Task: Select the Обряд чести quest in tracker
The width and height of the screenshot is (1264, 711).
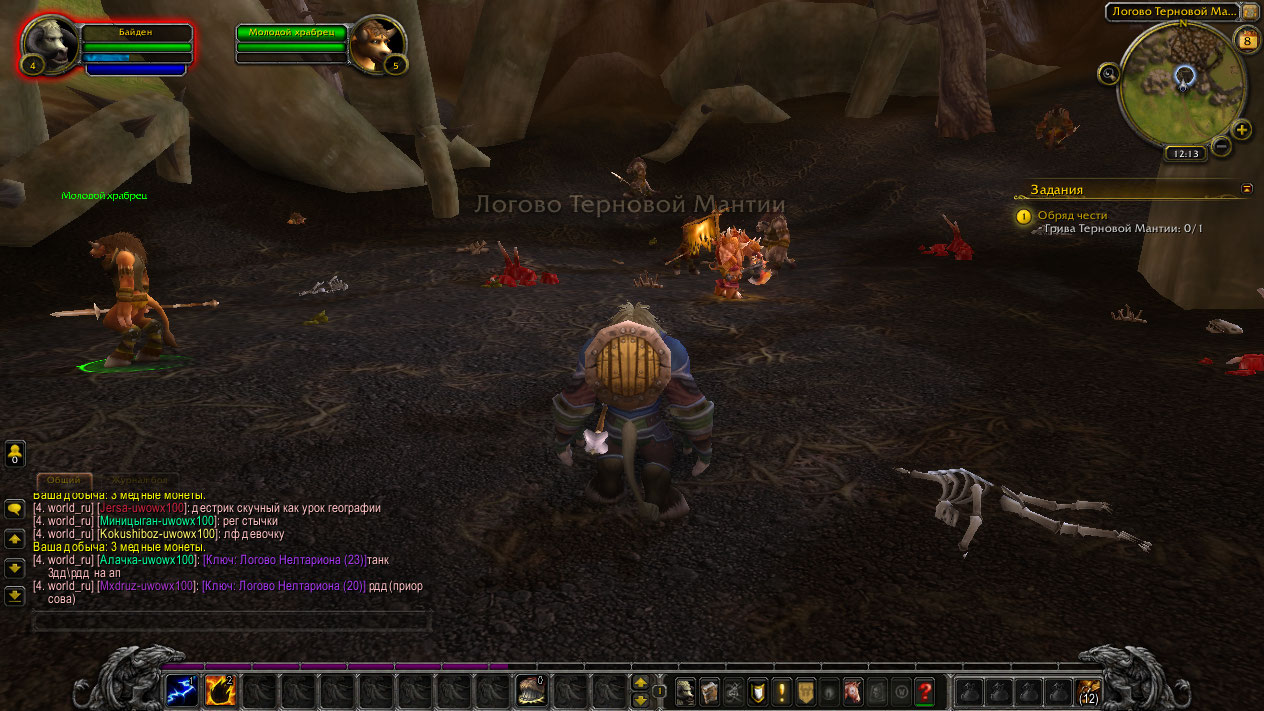Action: click(x=1072, y=215)
